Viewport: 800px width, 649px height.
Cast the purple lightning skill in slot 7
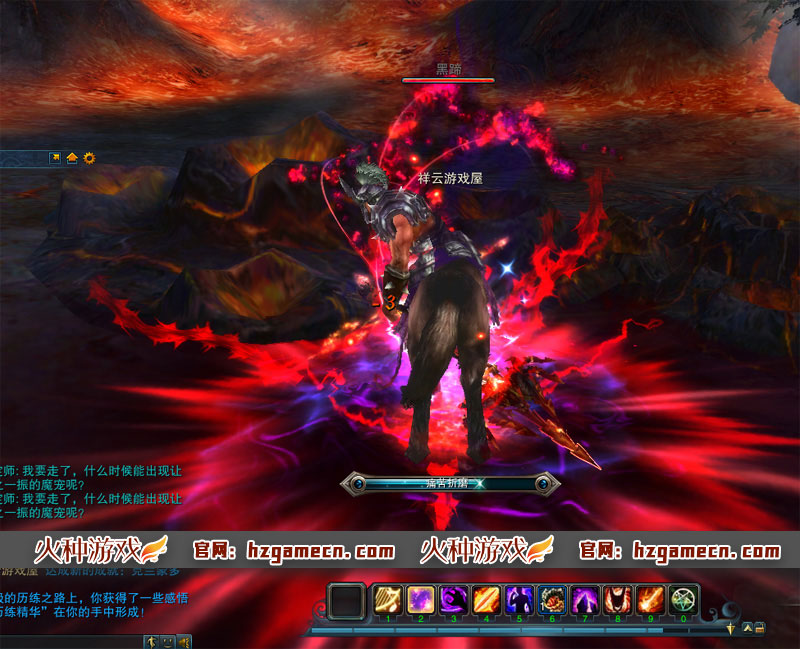[585, 600]
